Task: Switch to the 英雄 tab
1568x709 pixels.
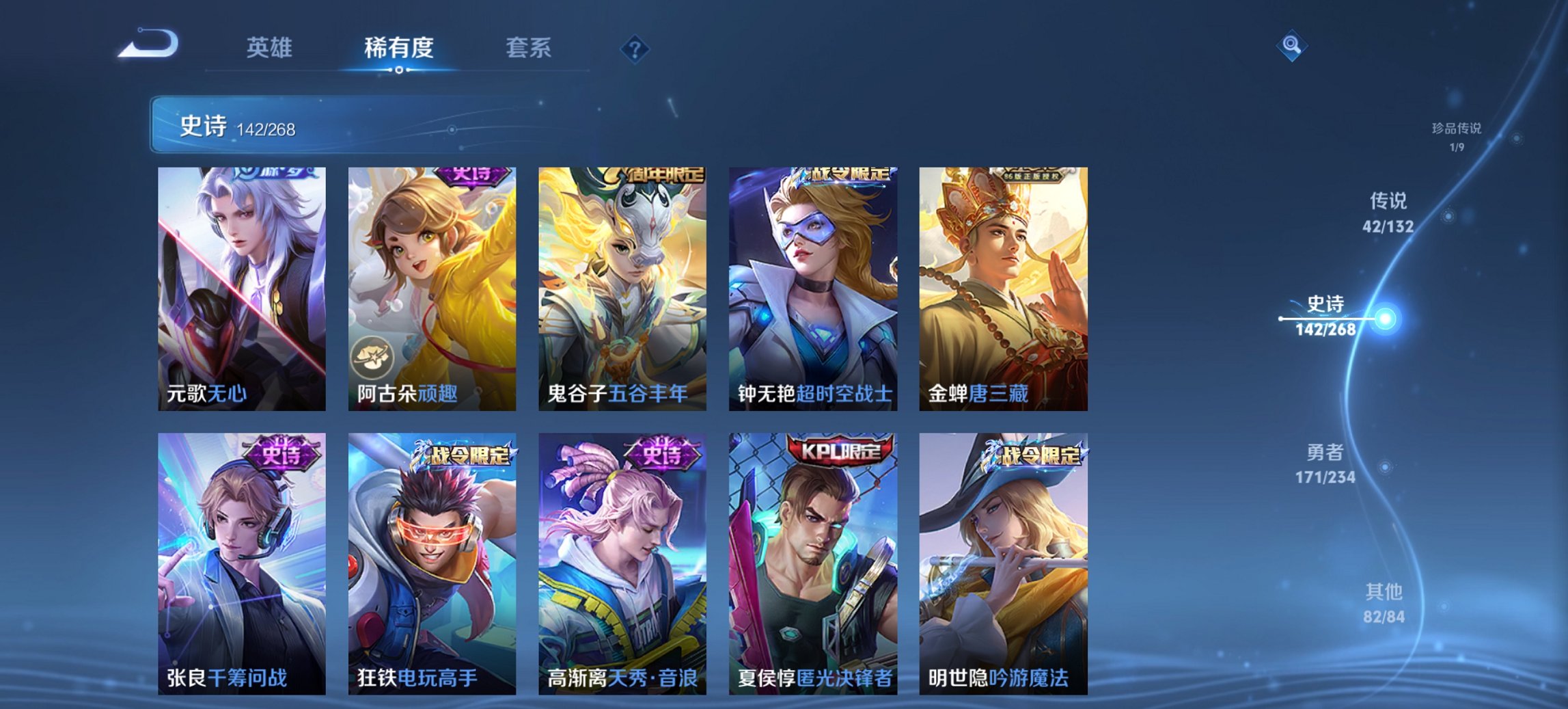Action: 270,48
